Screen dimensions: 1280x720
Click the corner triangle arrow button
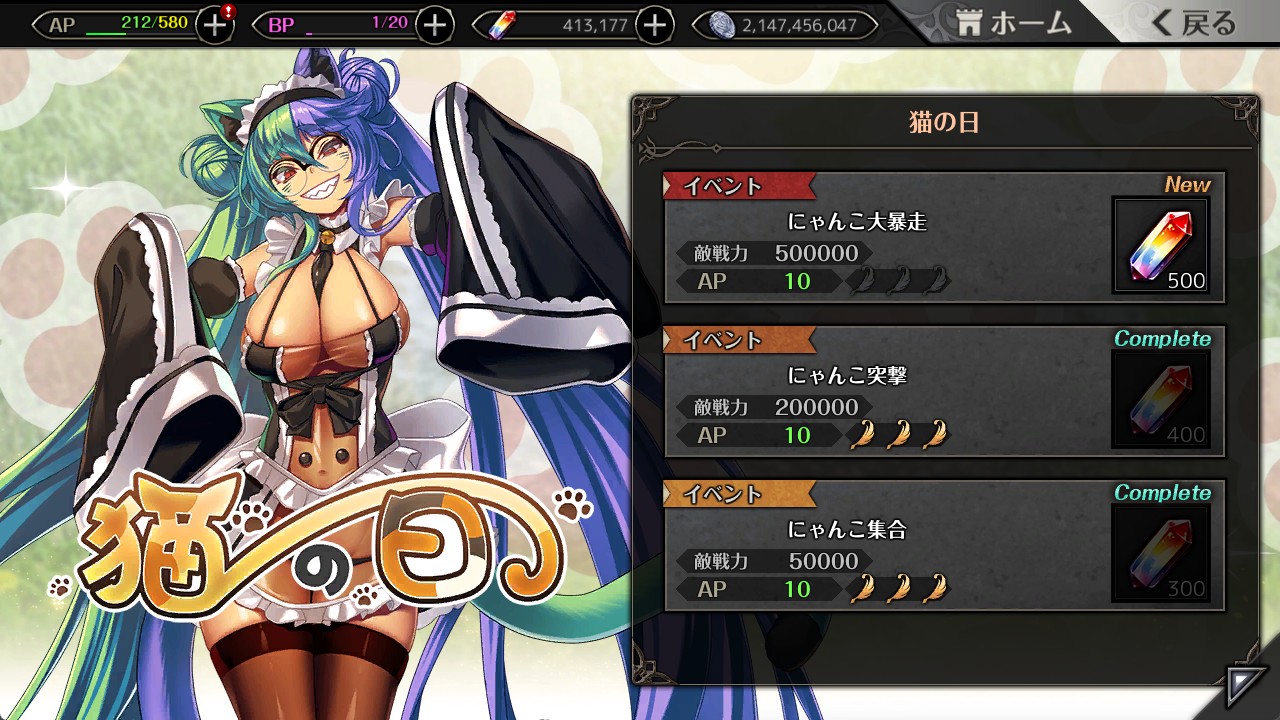(x=1245, y=685)
